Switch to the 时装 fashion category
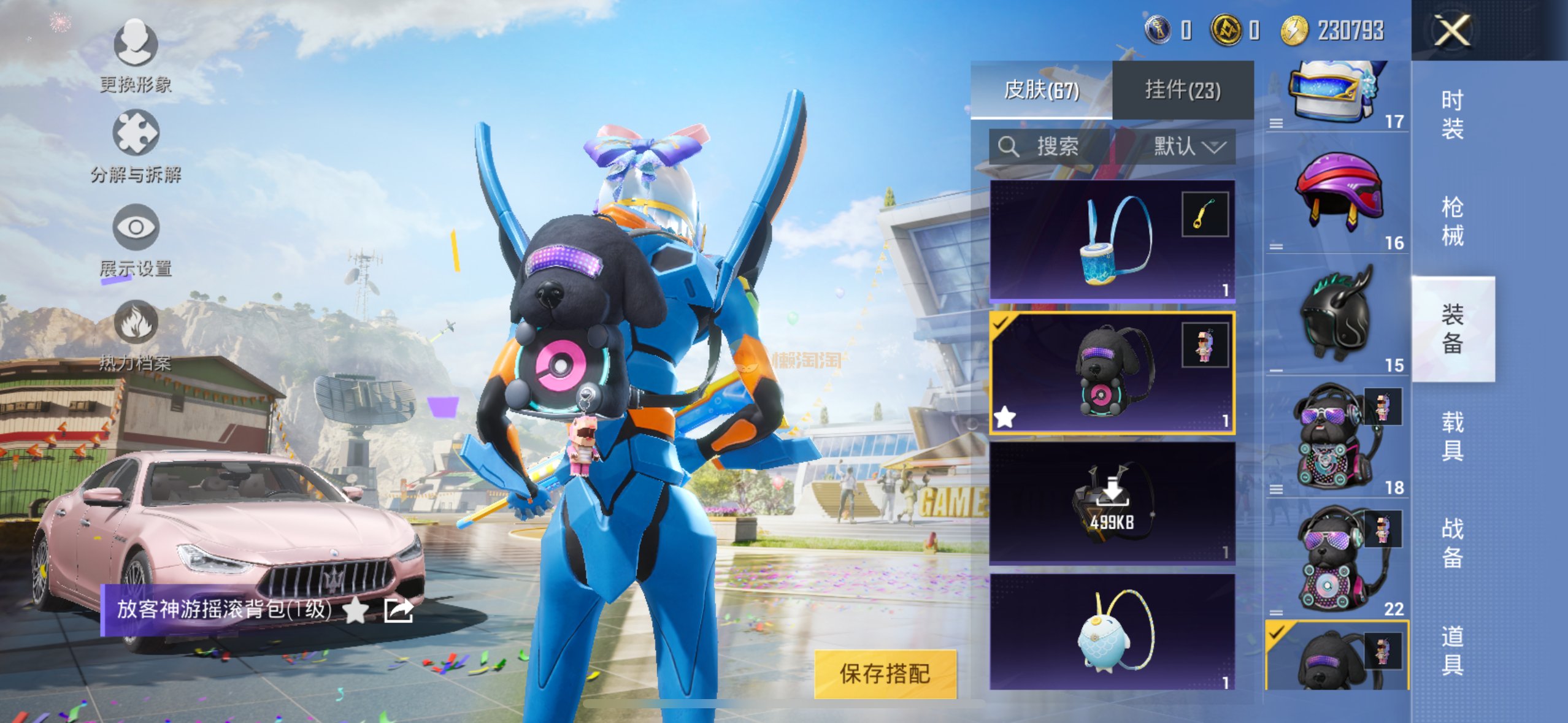 pyautogui.click(x=1452, y=115)
